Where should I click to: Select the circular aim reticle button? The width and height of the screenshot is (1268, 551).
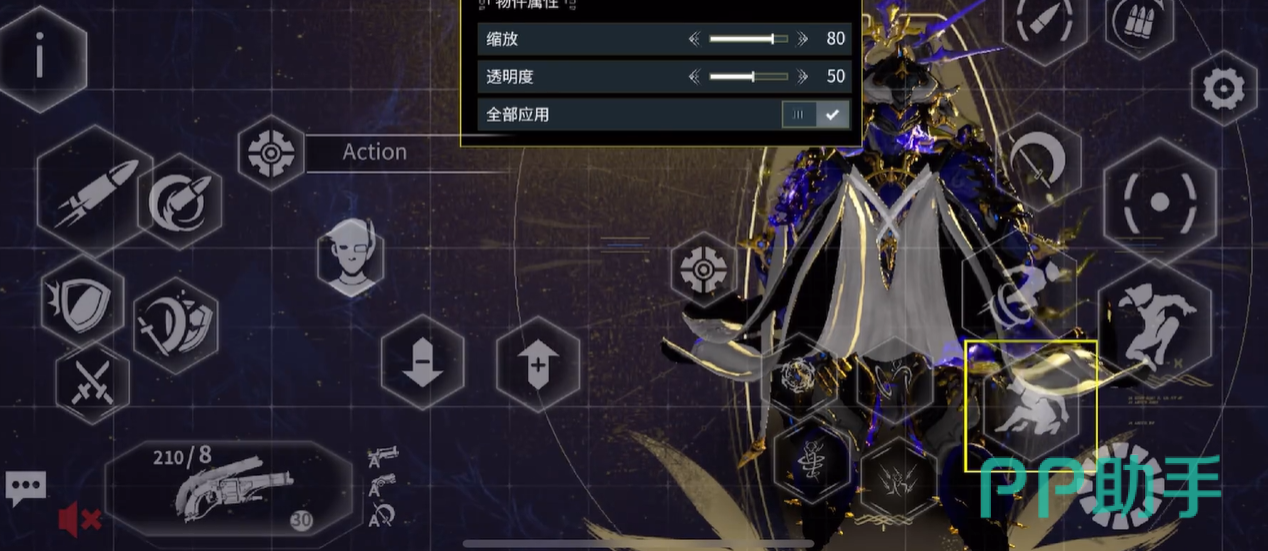pyautogui.click(x=1159, y=203)
